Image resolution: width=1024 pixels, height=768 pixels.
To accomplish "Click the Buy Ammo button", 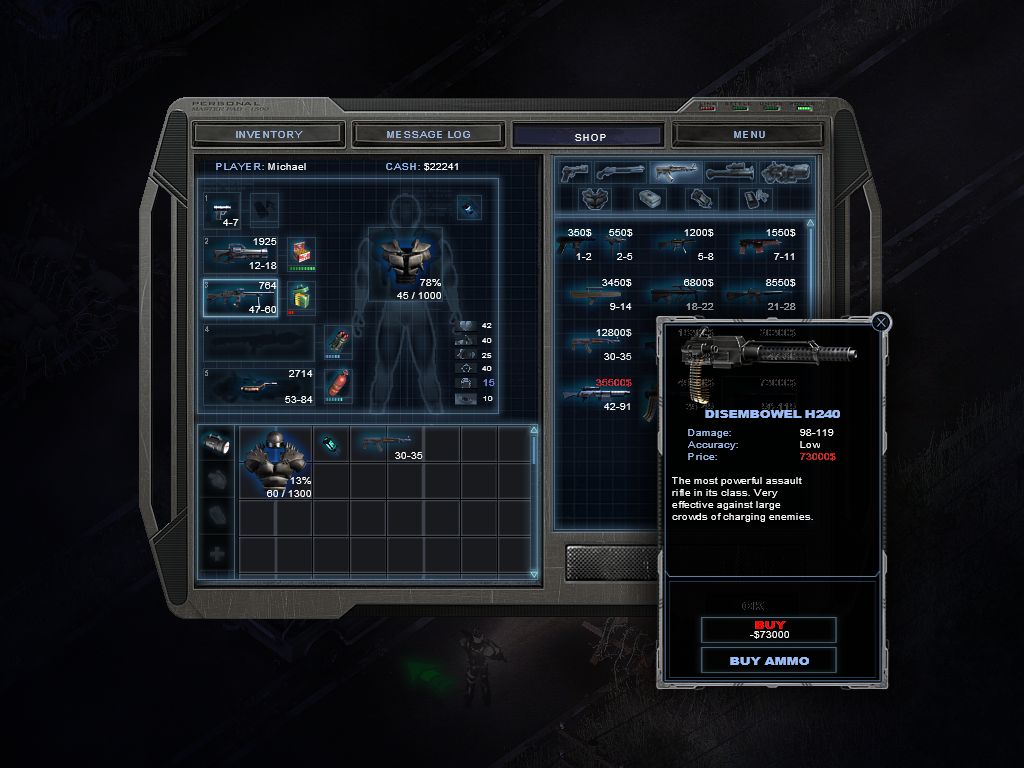I will coord(769,660).
